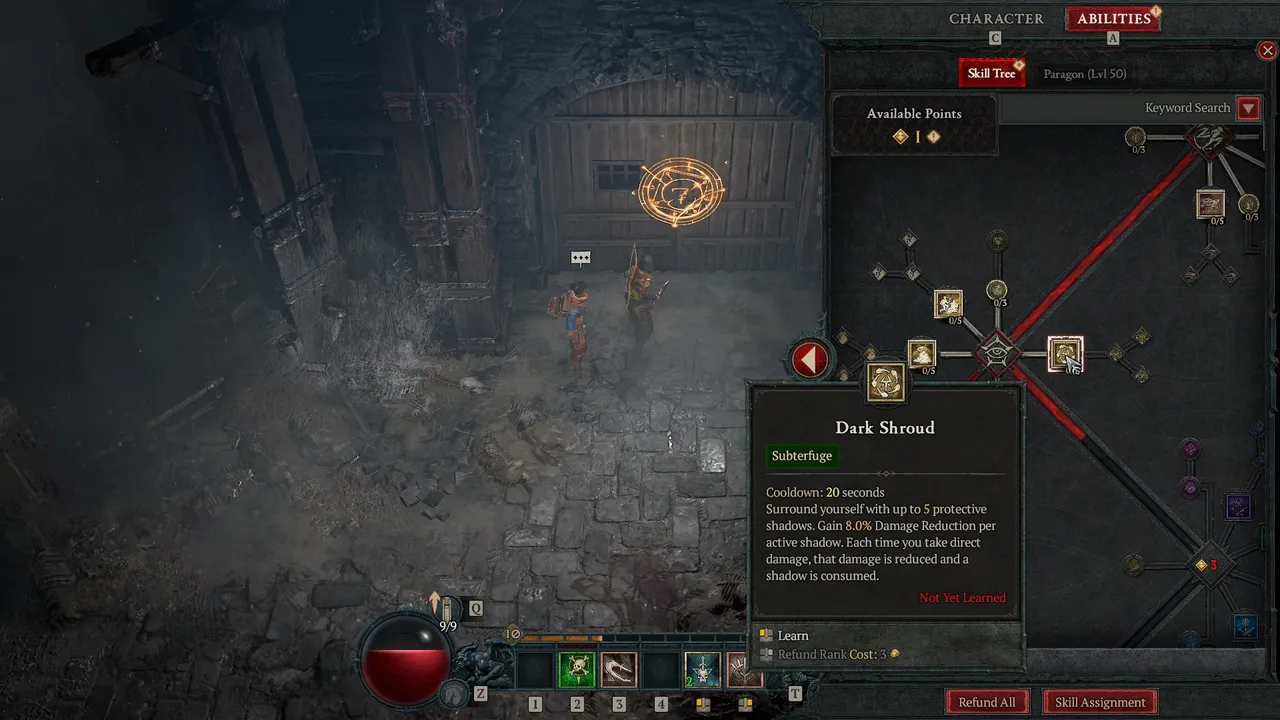The image size is (1280, 720).
Task: Open the Abilities tab
Action: [1113, 19]
